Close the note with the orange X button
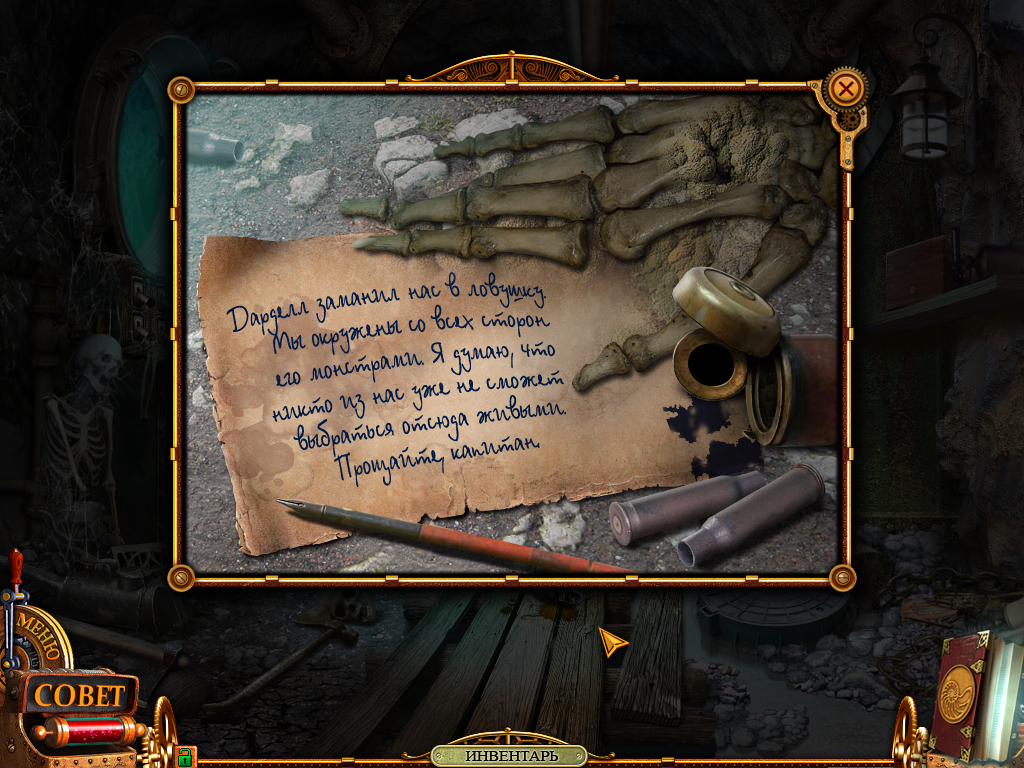Viewport: 1024px width, 768px height. tap(846, 89)
